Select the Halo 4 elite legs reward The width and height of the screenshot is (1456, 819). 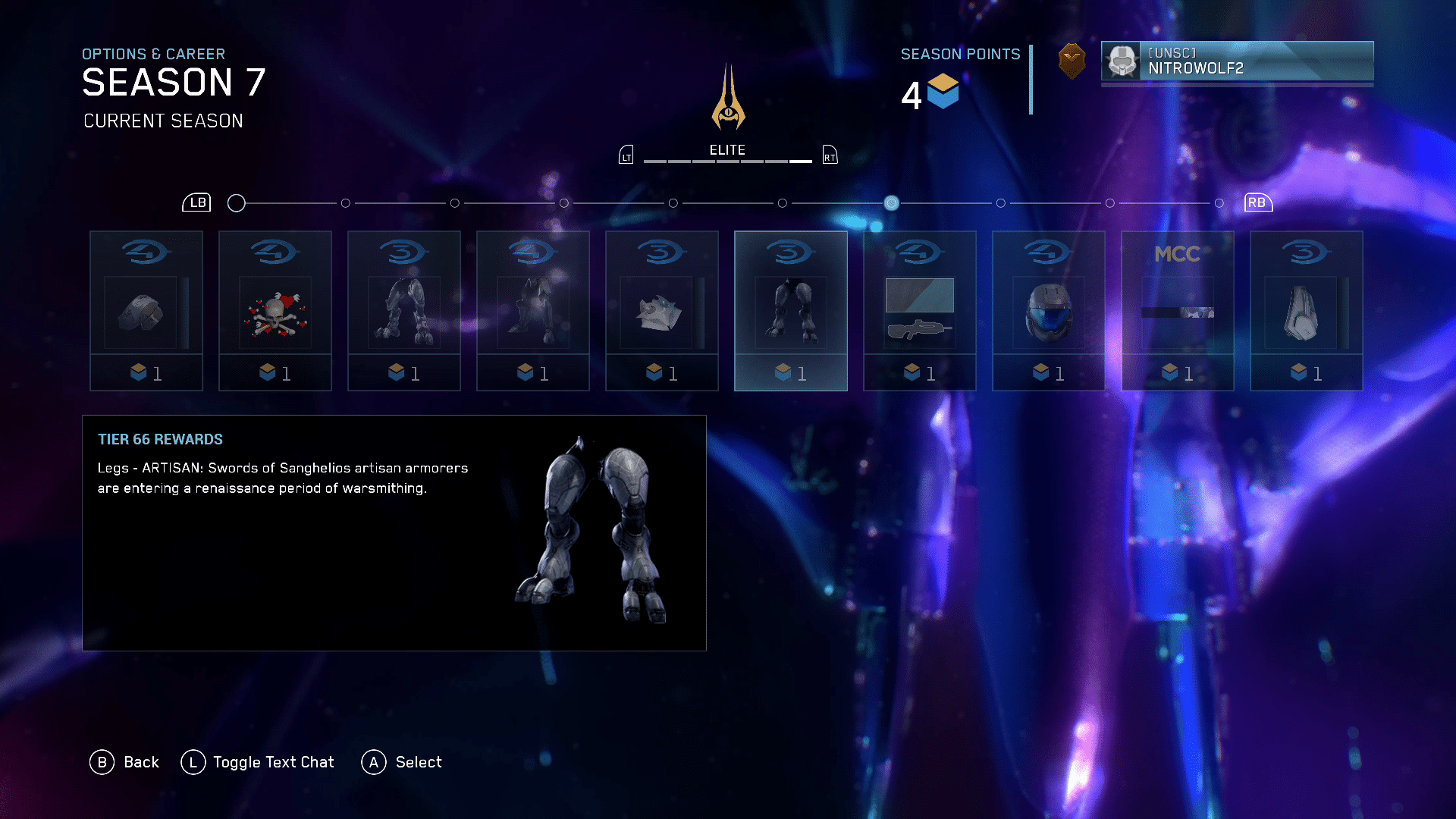(x=532, y=311)
